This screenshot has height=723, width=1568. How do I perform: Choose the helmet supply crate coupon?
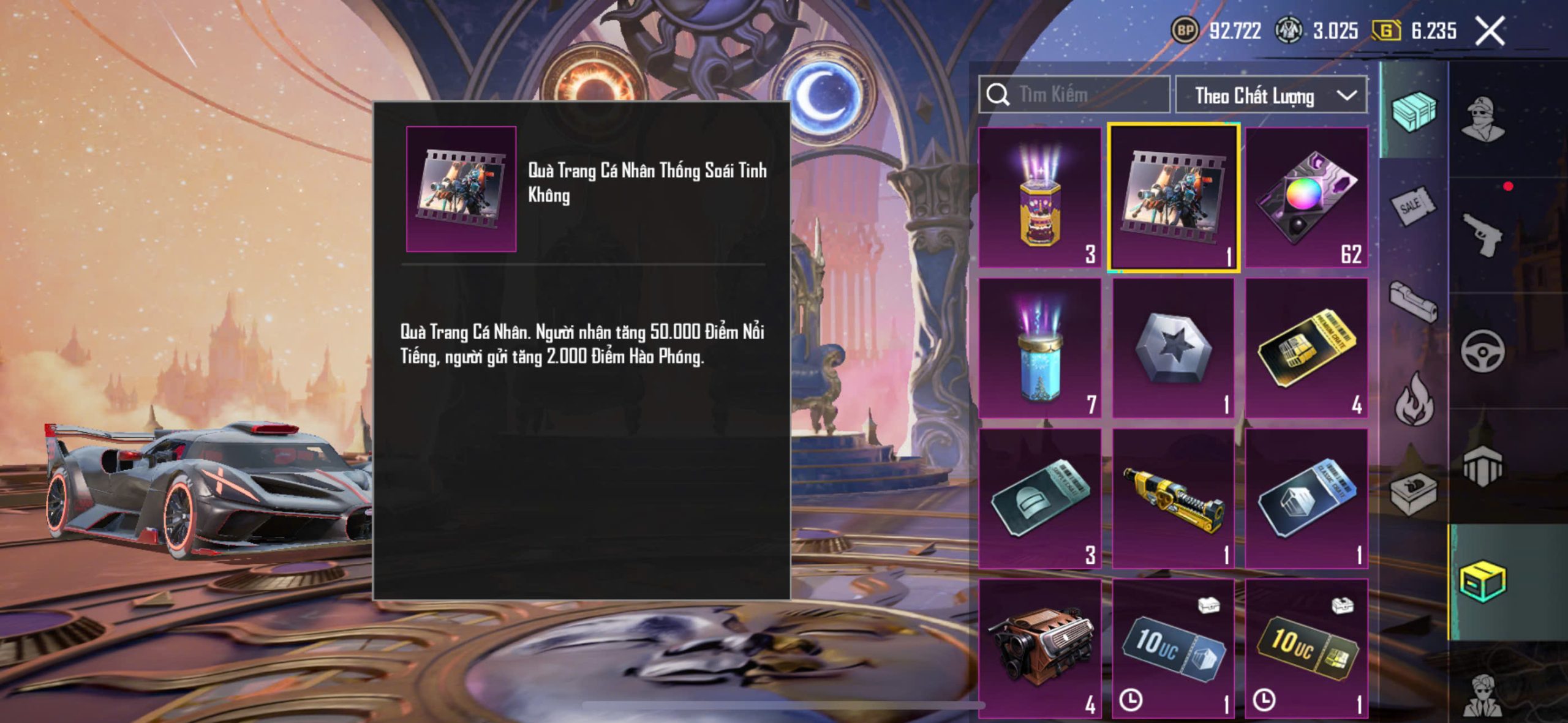click(1039, 499)
